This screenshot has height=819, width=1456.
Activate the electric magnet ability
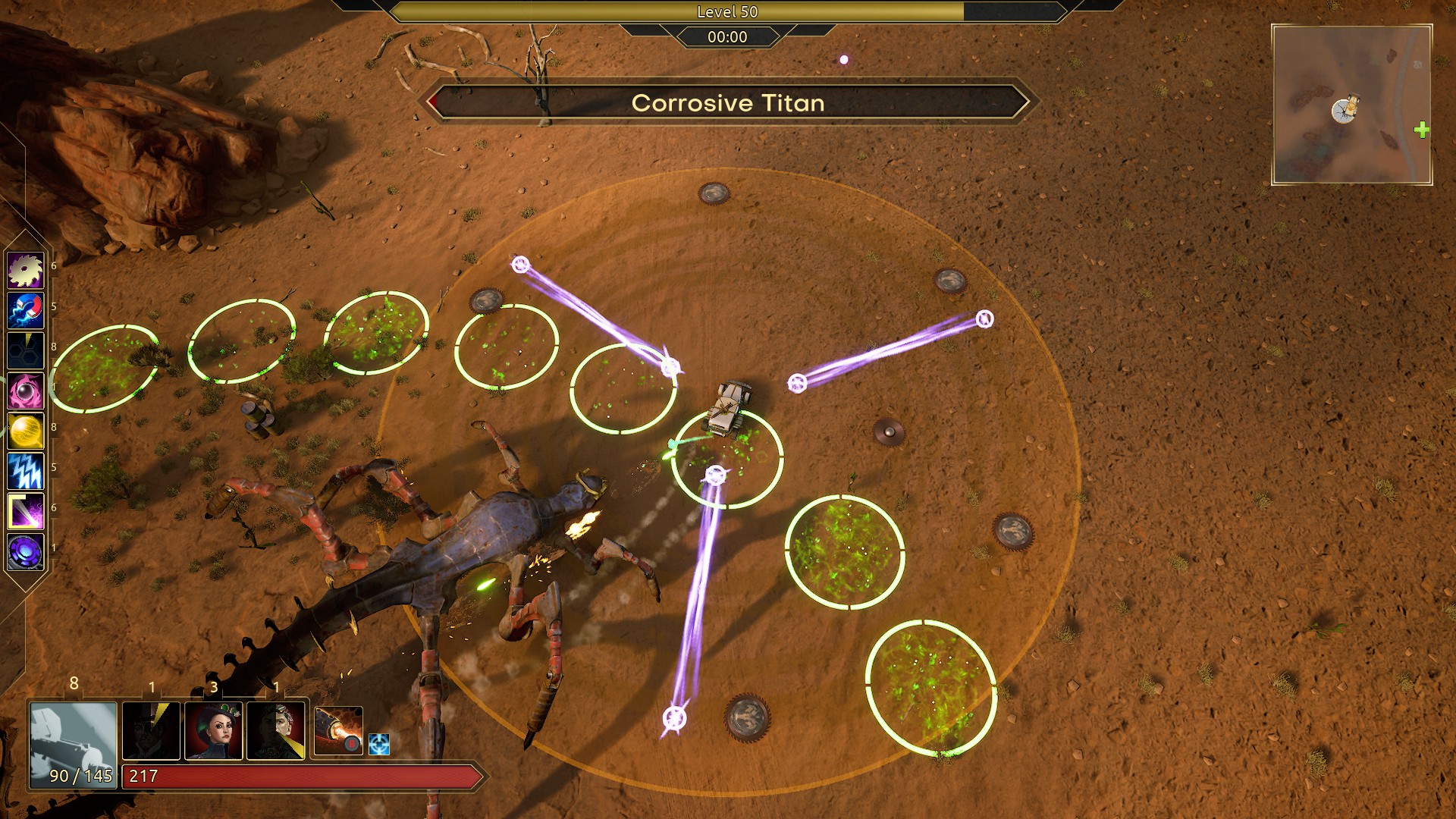coord(25,311)
